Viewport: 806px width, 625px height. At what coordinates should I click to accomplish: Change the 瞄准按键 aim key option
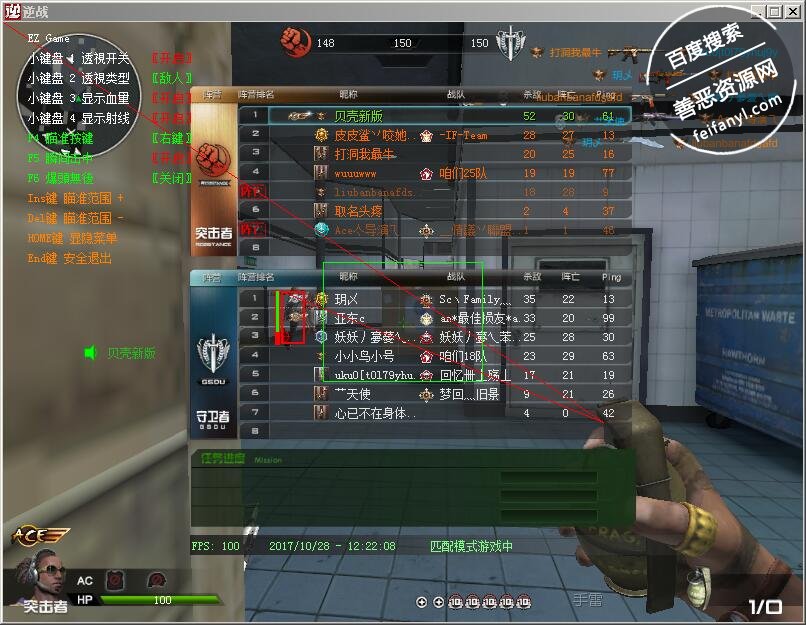point(170,138)
